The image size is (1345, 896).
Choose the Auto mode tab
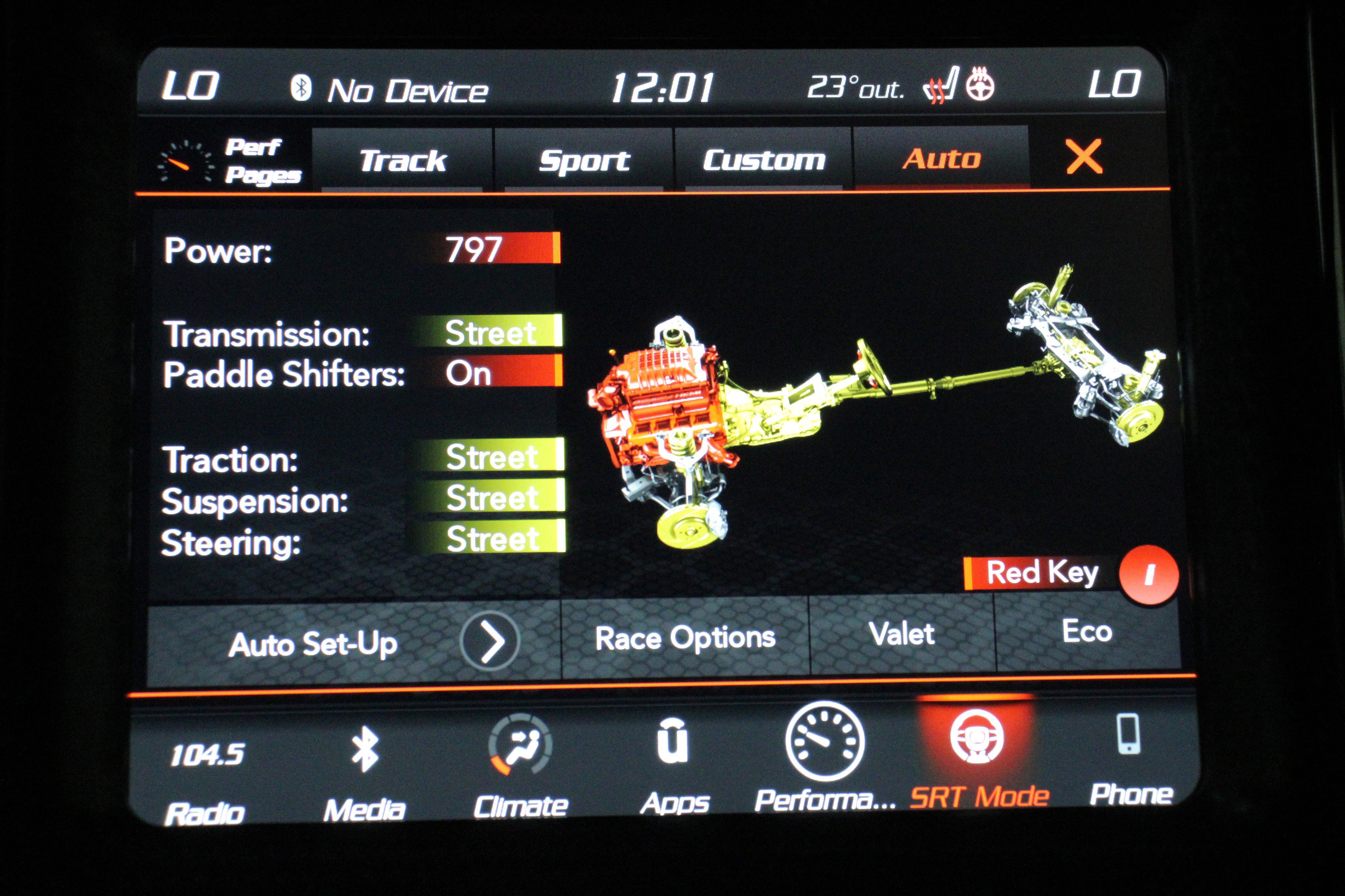(x=941, y=158)
